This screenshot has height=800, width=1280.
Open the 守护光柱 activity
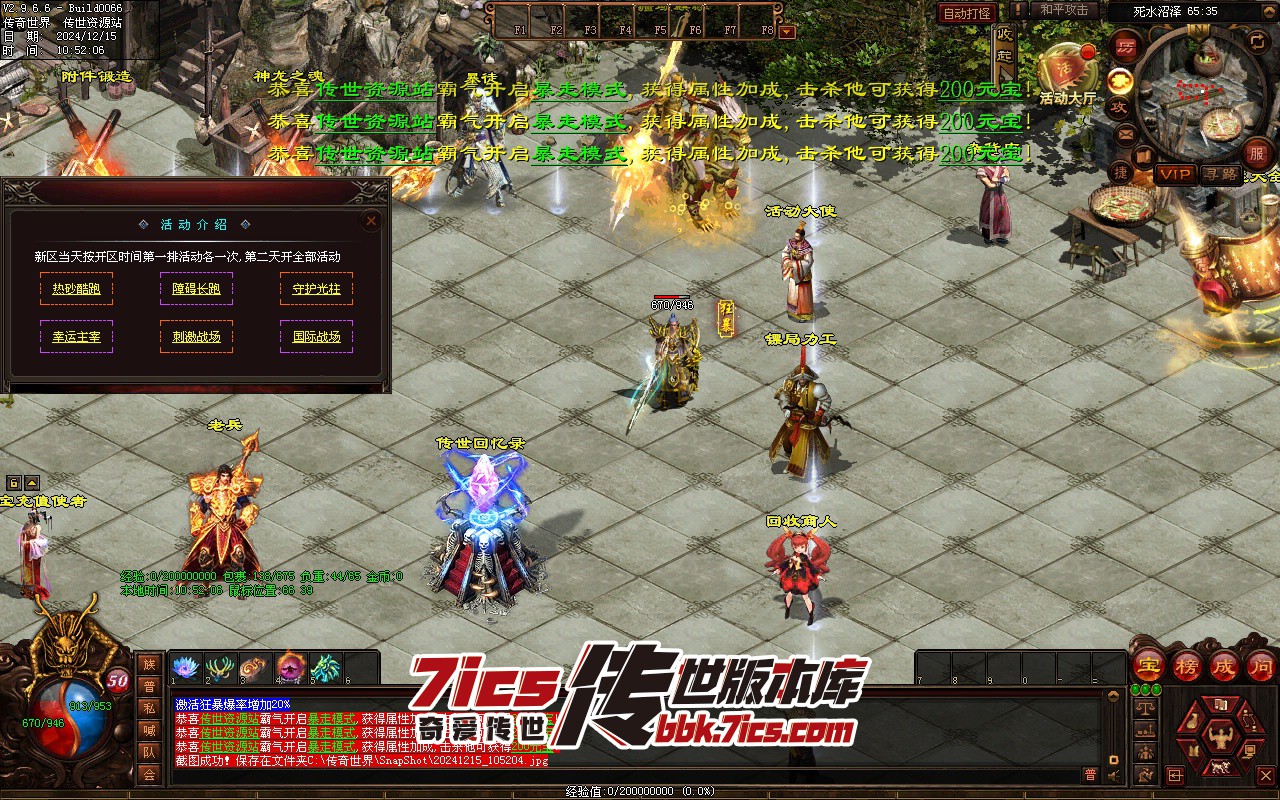coord(316,289)
